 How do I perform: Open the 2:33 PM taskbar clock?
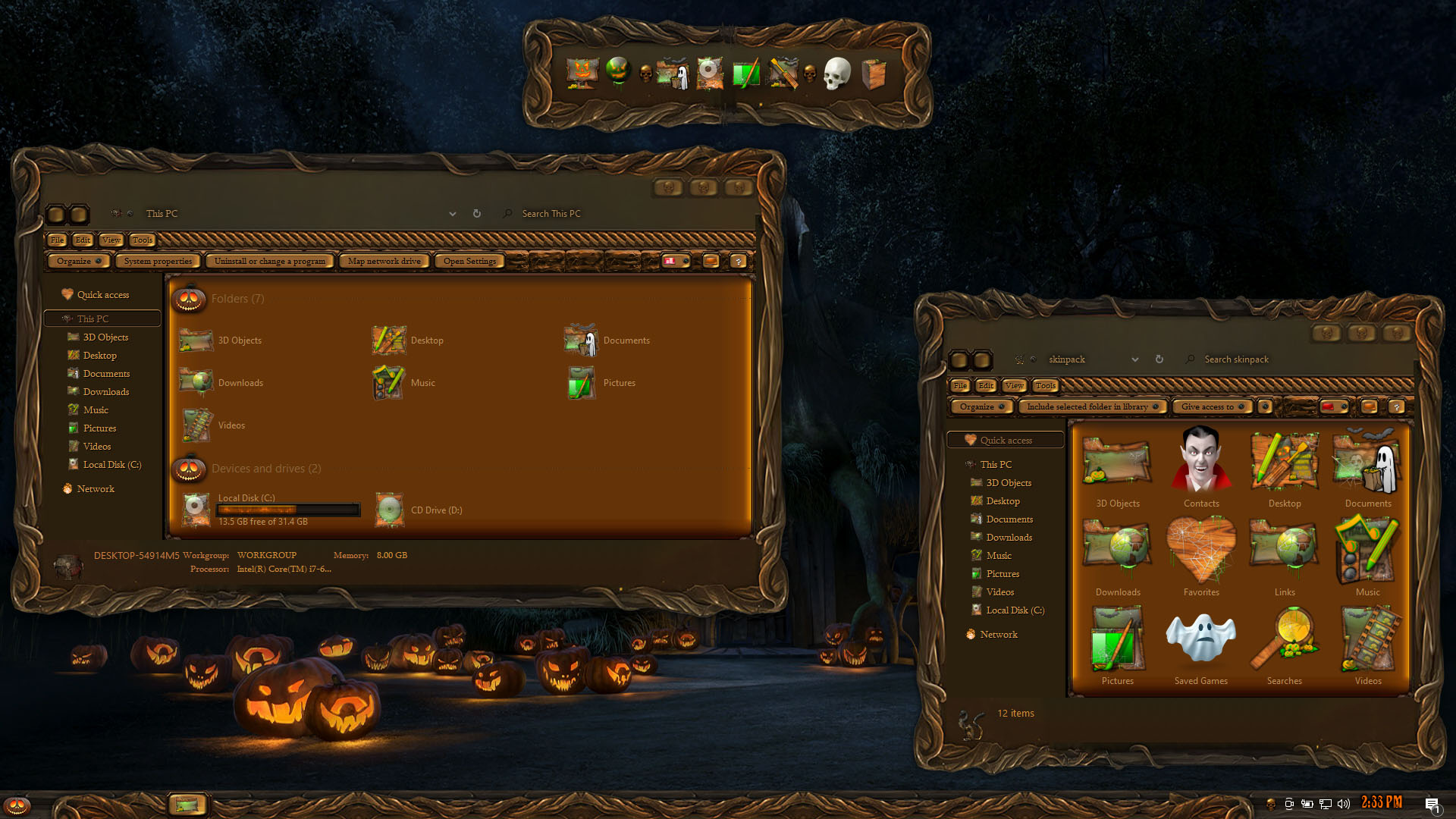(1382, 802)
